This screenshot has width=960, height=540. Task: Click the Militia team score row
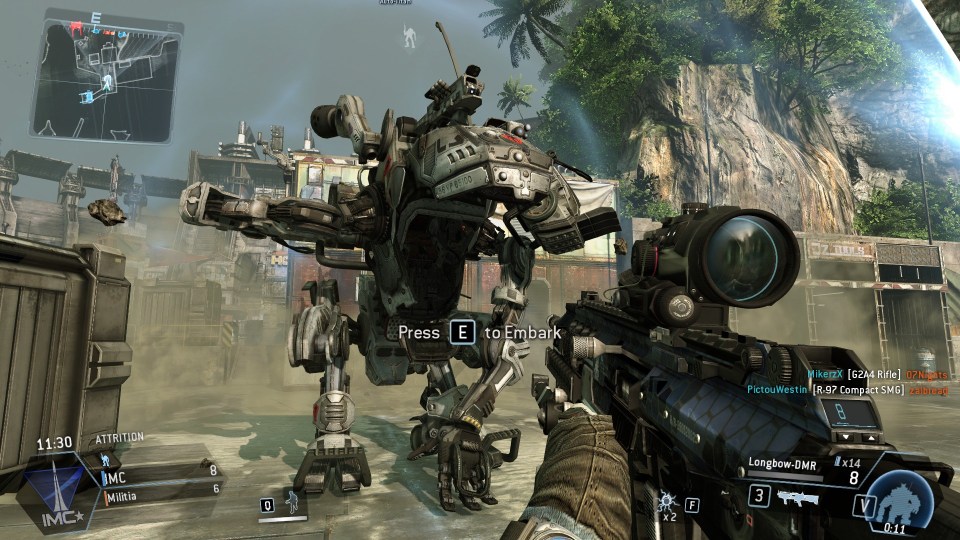[x=160, y=487]
